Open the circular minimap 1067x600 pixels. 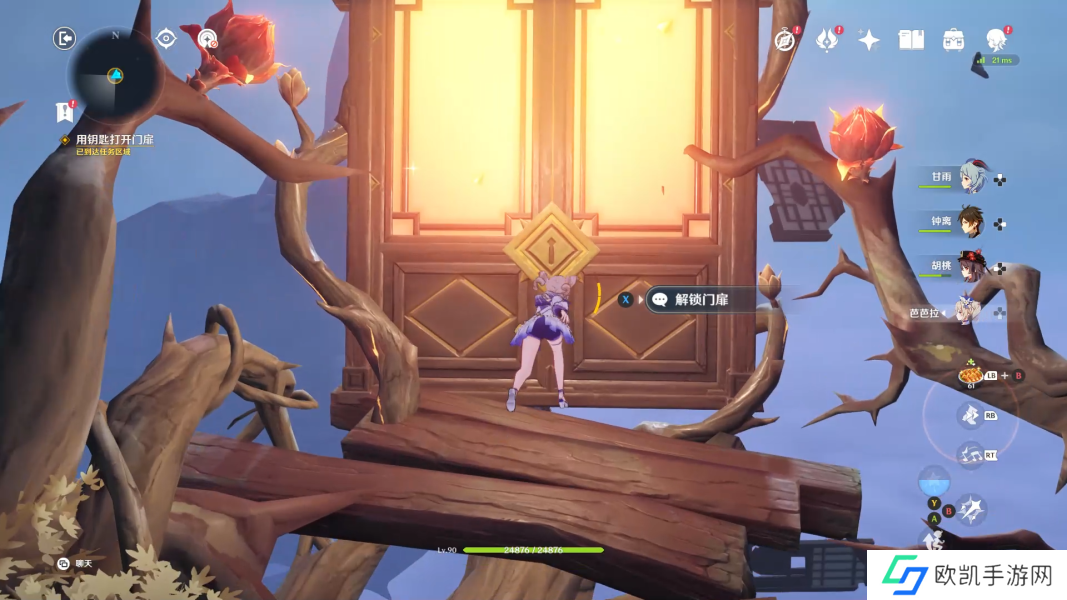coord(115,75)
